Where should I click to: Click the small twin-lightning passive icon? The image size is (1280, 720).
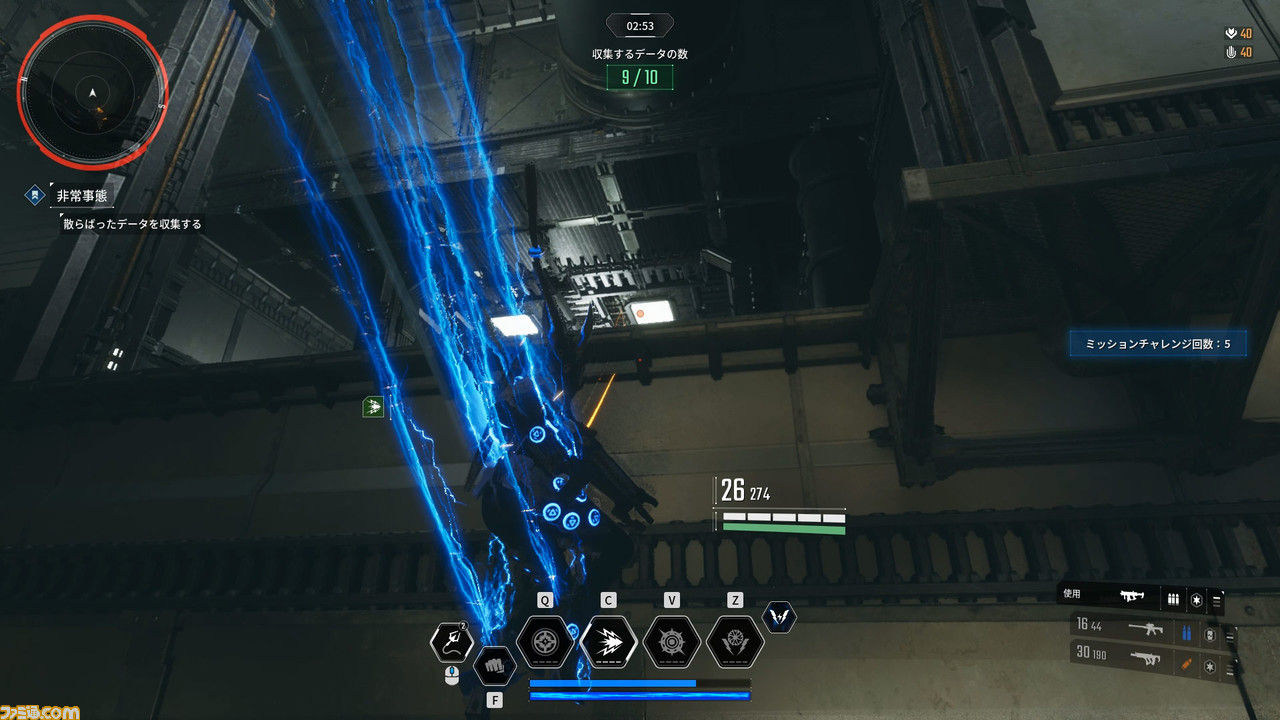pyautogui.click(x=779, y=617)
